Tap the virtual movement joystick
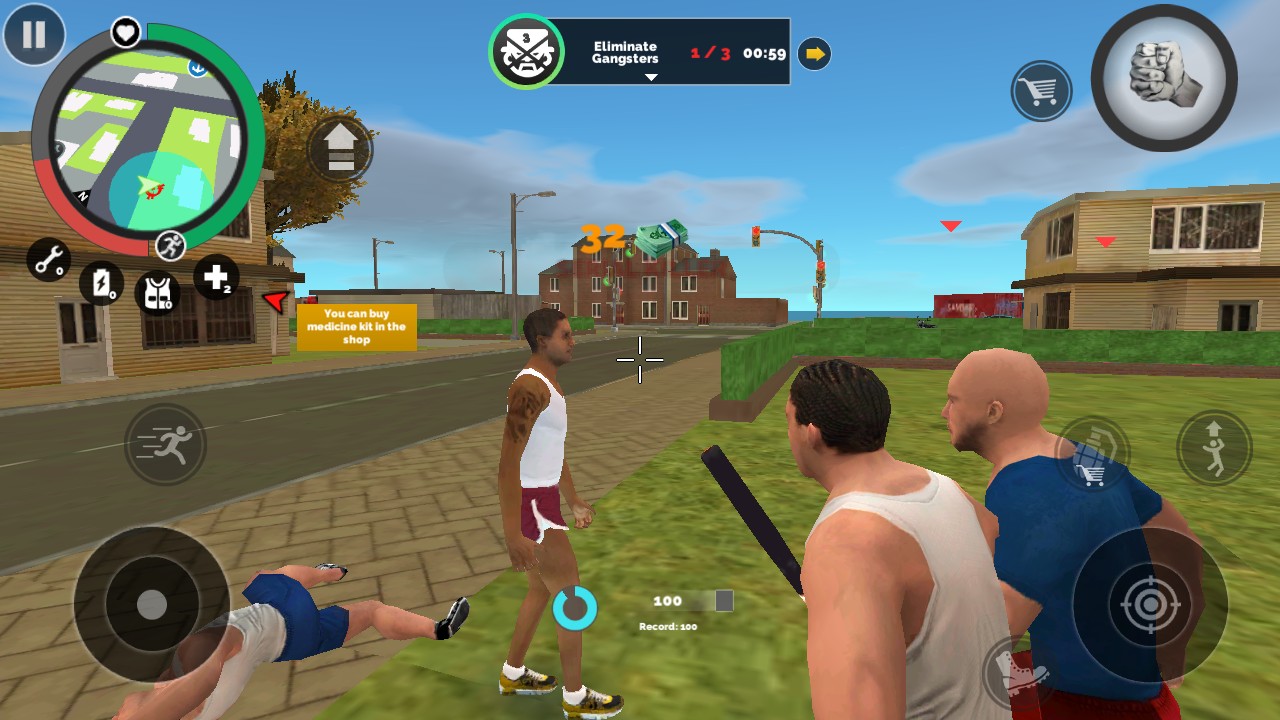This screenshot has height=720, width=1280. 151,604
